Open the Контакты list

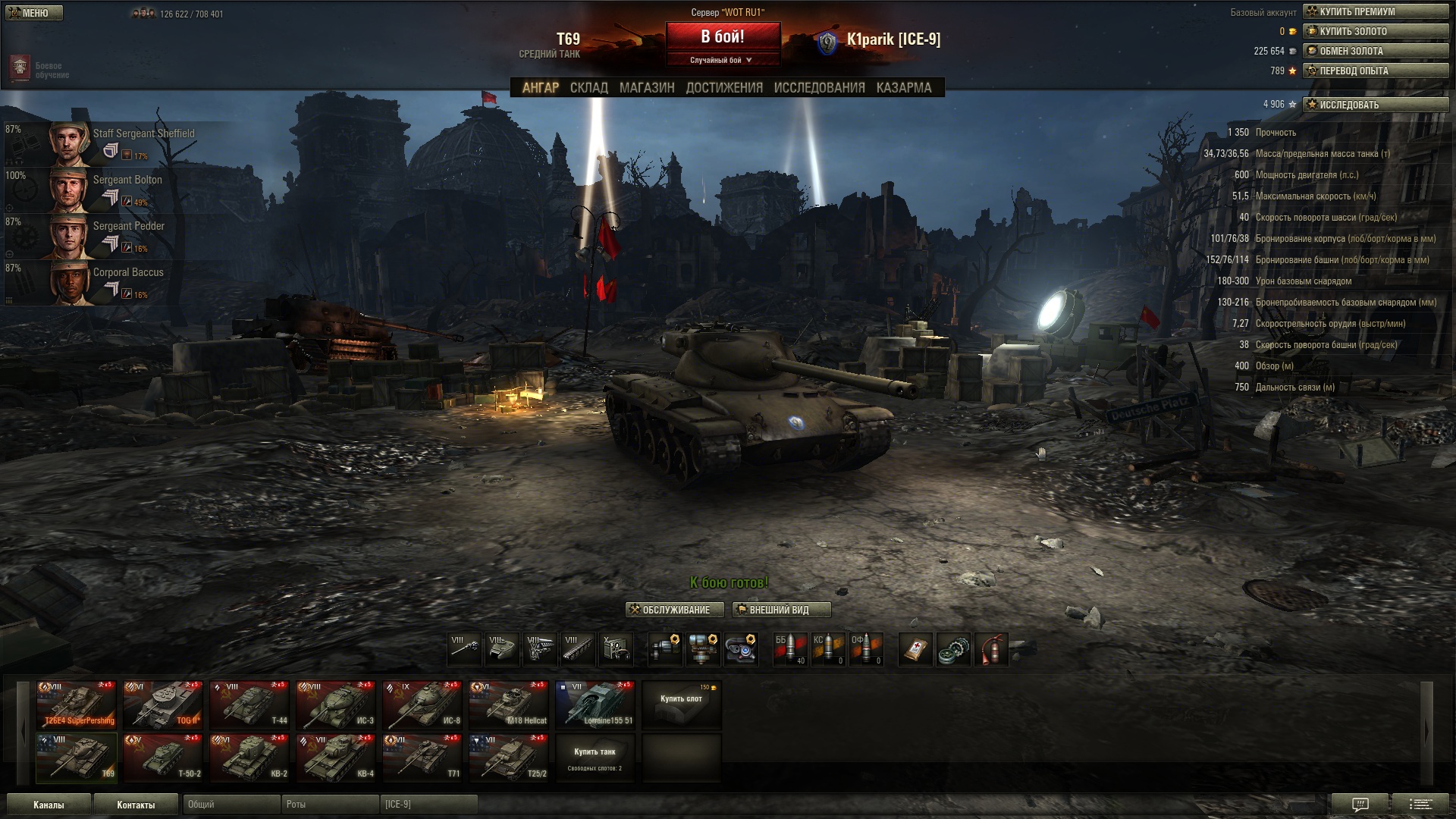[136, 805]
